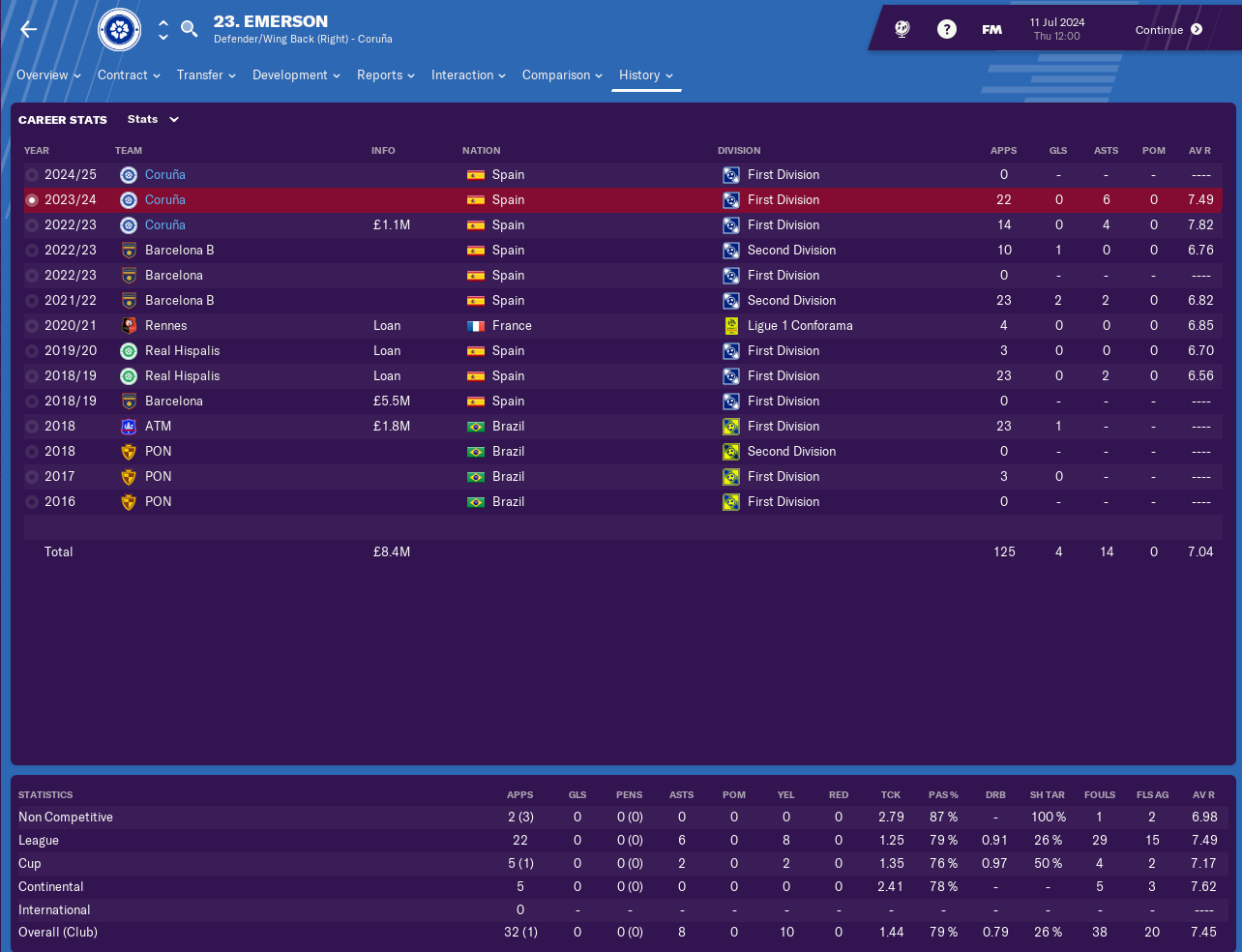Open the History tab menu
This screenshot has height=952, width=1242.
coord(646,75)
